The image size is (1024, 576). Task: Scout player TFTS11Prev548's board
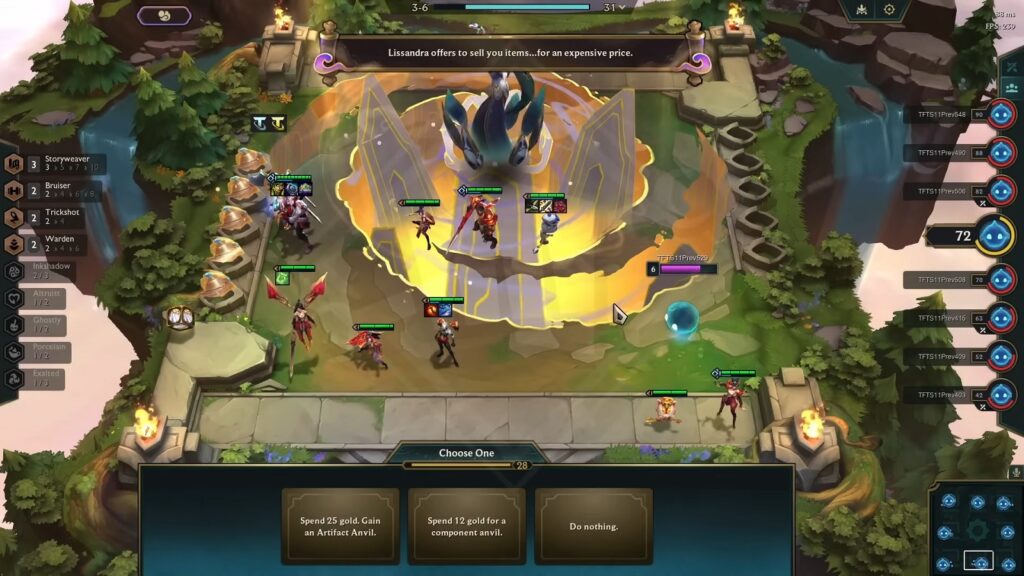1001,114
